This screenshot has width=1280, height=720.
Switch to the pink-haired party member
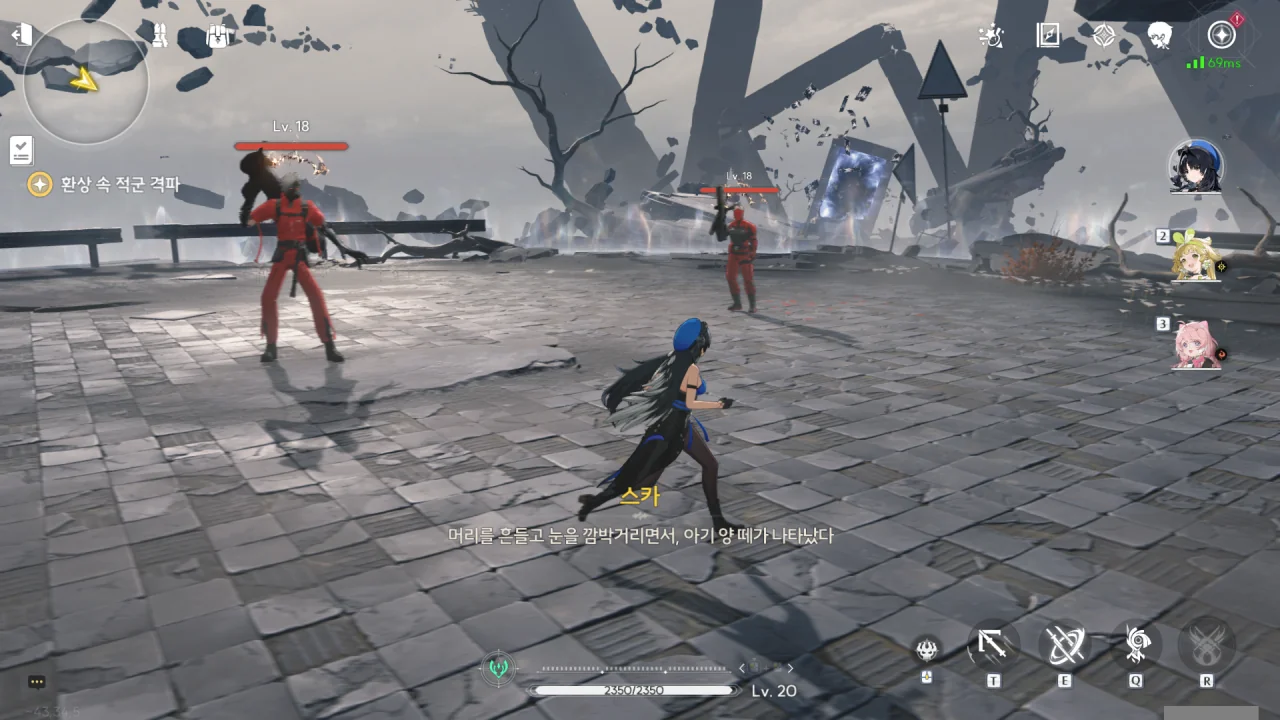coord(1197,345)
